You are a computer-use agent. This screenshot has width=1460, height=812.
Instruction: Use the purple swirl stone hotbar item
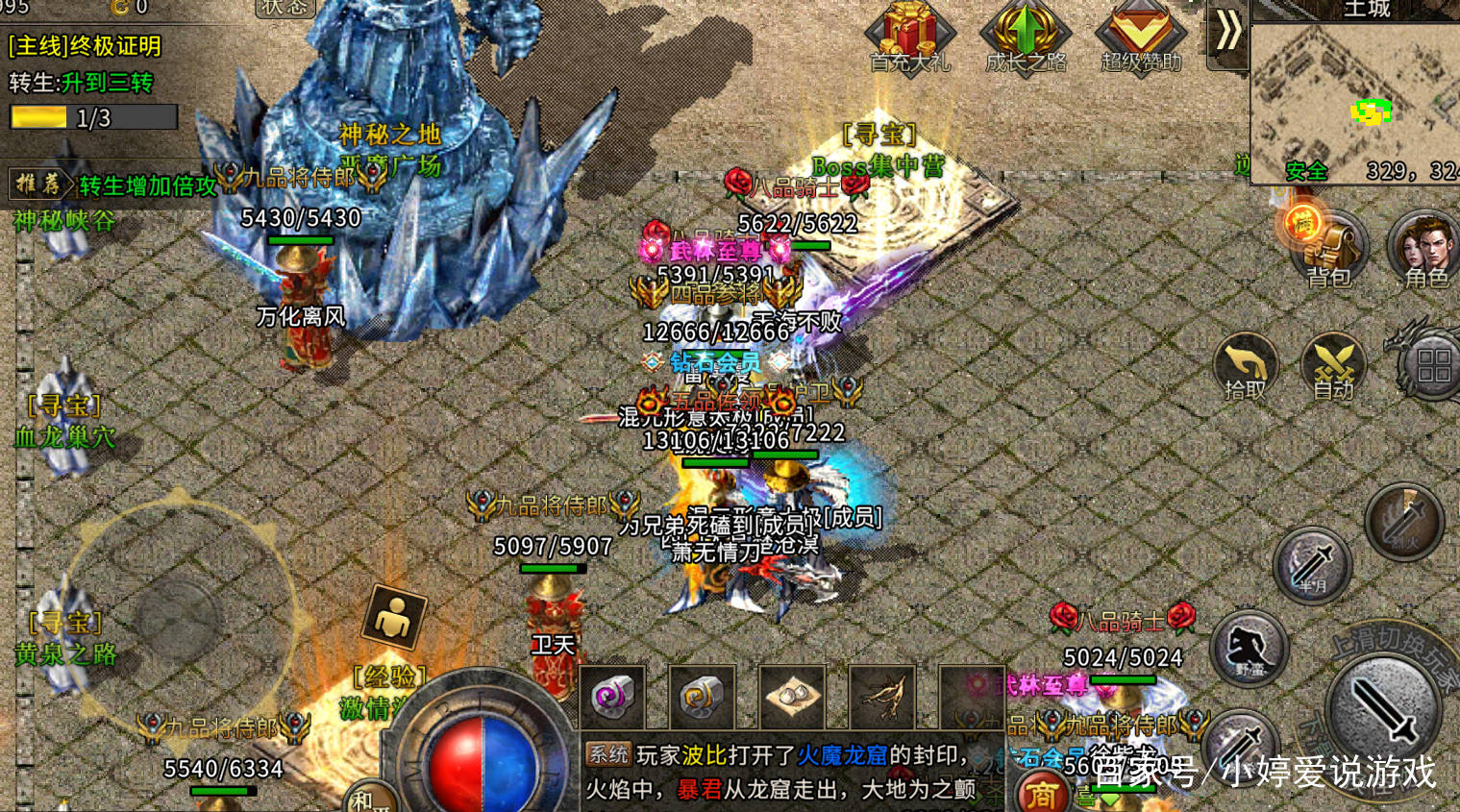[612, 696]
